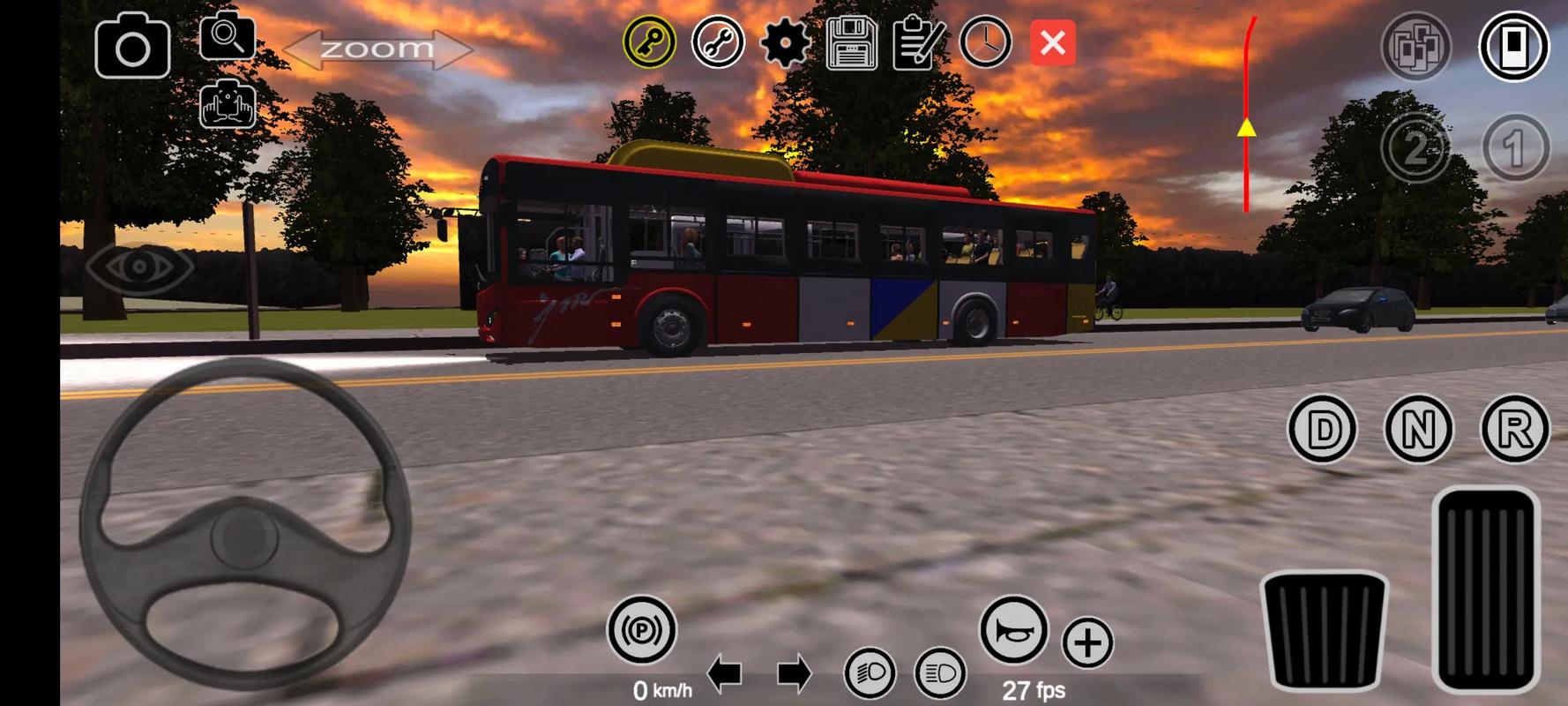This screenshot has width=1568, height=706.
Task: Open the clock time icon
Action: [x=985, y=42]
